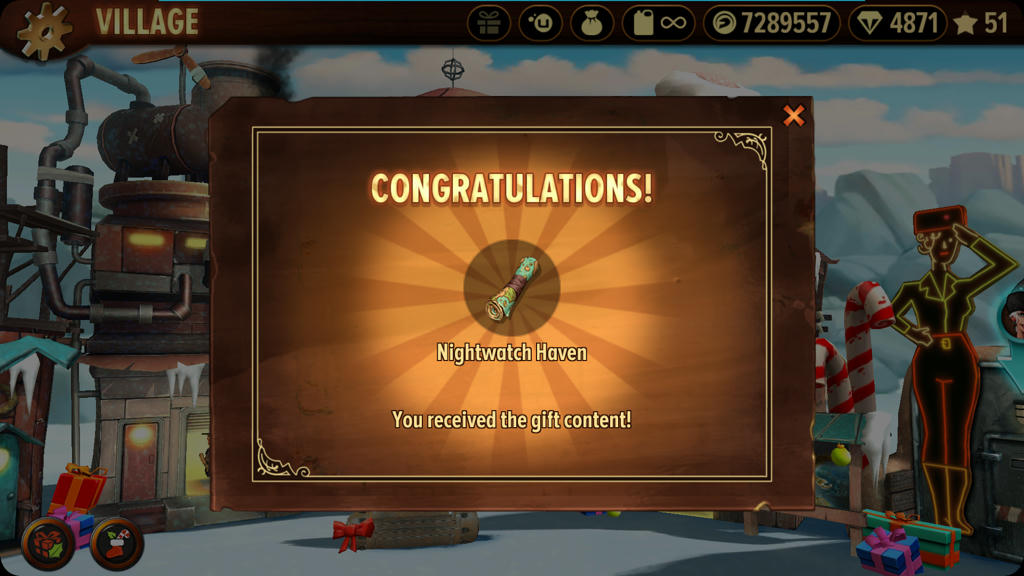Open the red gift with holly button

coord(47,543)
